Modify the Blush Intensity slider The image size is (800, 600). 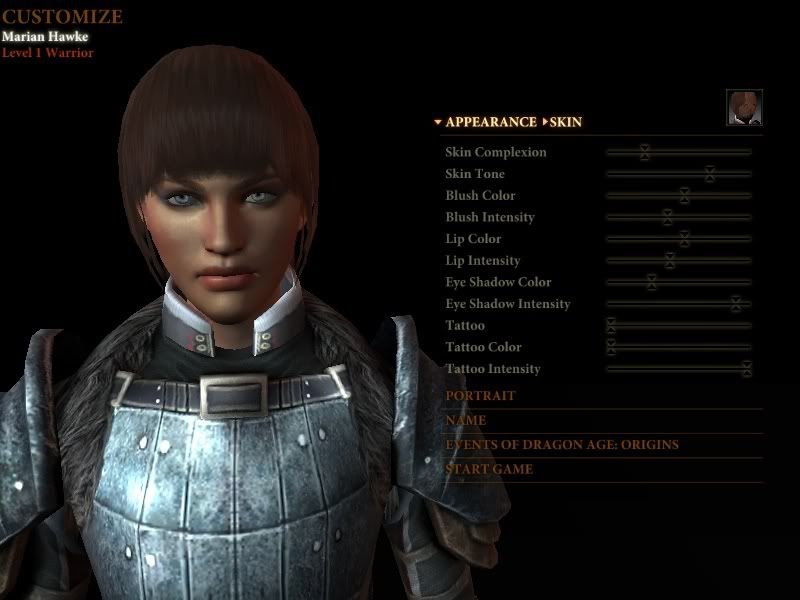[667, 217]
